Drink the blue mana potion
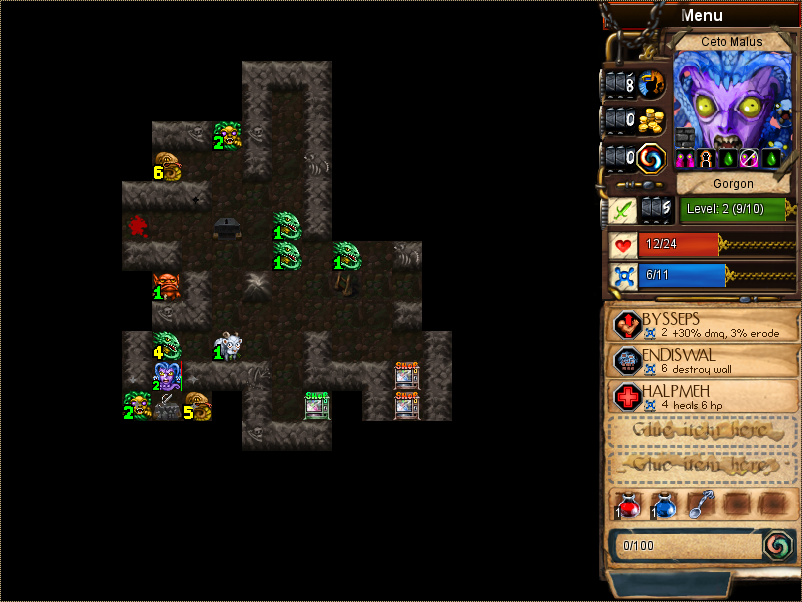Viewport: 802px width, 602px height. [x=664, y=506]
